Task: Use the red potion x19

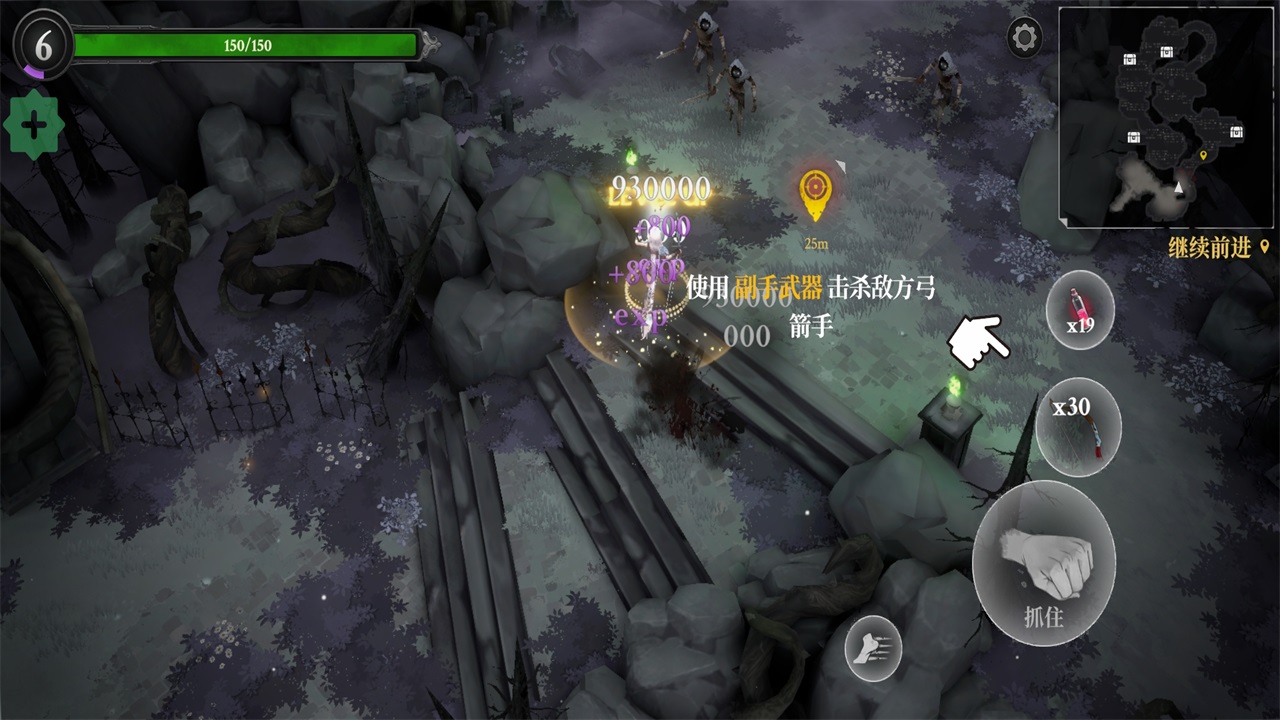Action: pyautogui.click(x=1080, y=309)
